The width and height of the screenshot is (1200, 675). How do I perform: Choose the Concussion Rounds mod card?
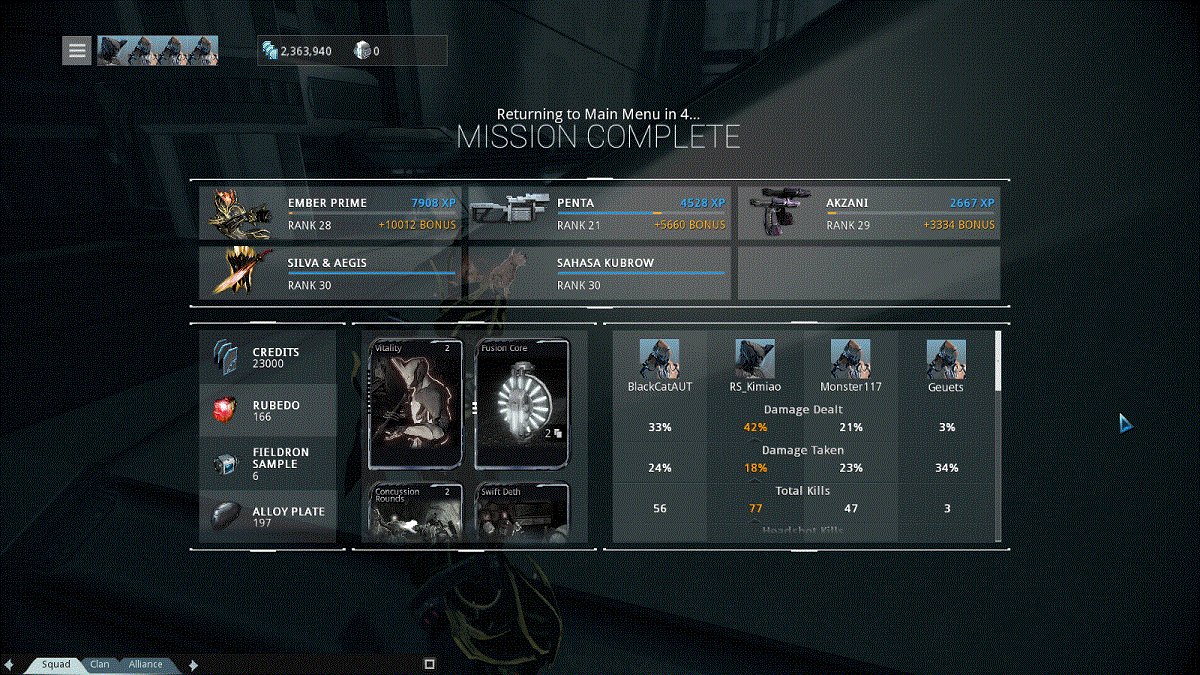[x=416, y=513]
